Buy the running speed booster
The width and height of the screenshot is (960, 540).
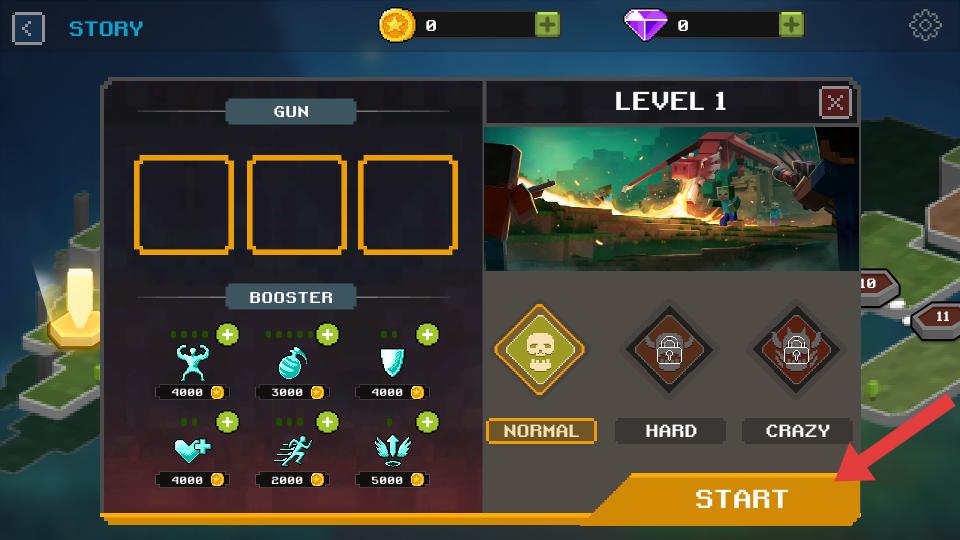(327, 422)
